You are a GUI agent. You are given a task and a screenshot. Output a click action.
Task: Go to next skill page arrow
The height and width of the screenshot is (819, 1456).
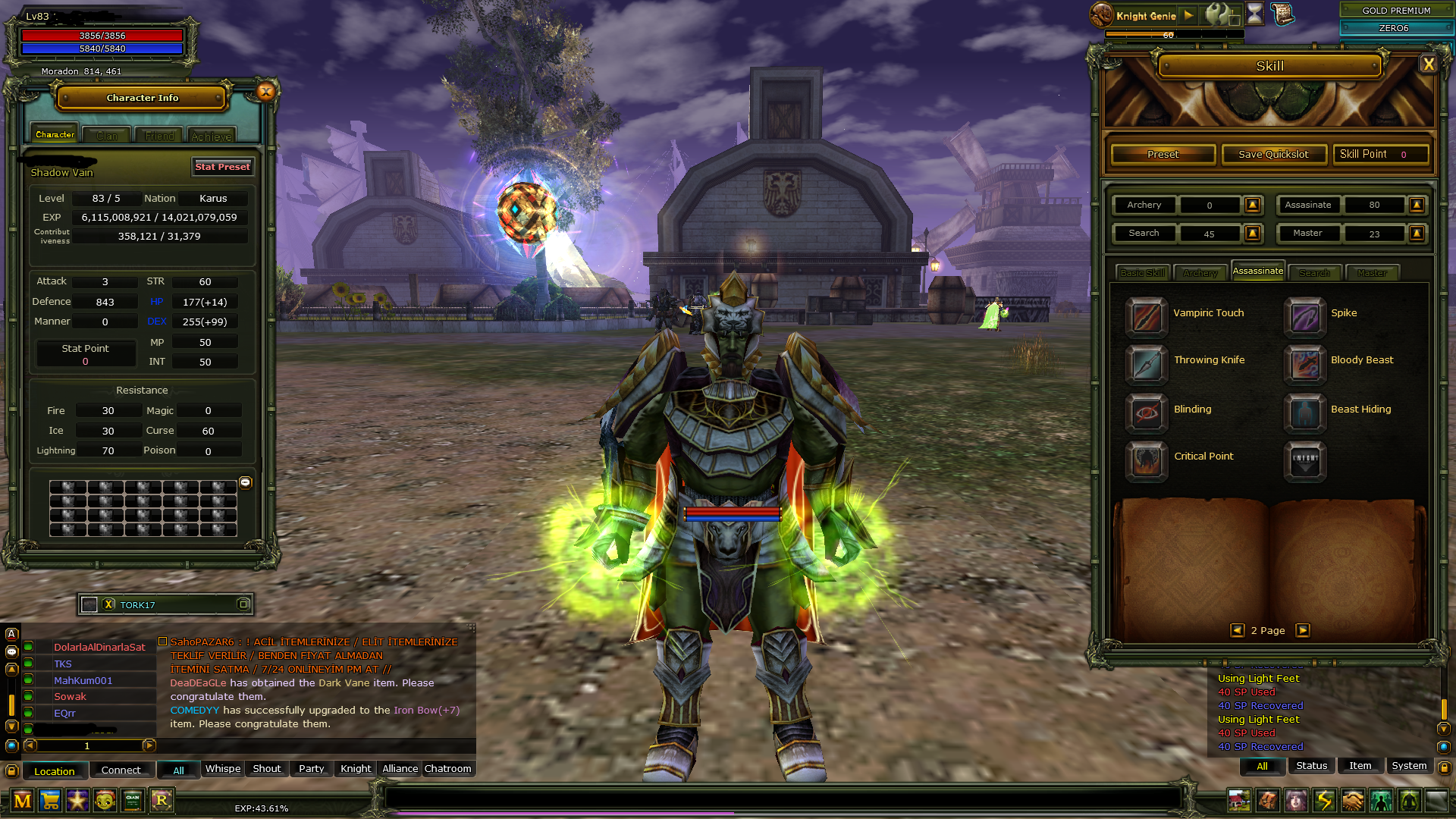pyautogui.click(x=1303, y=630)
